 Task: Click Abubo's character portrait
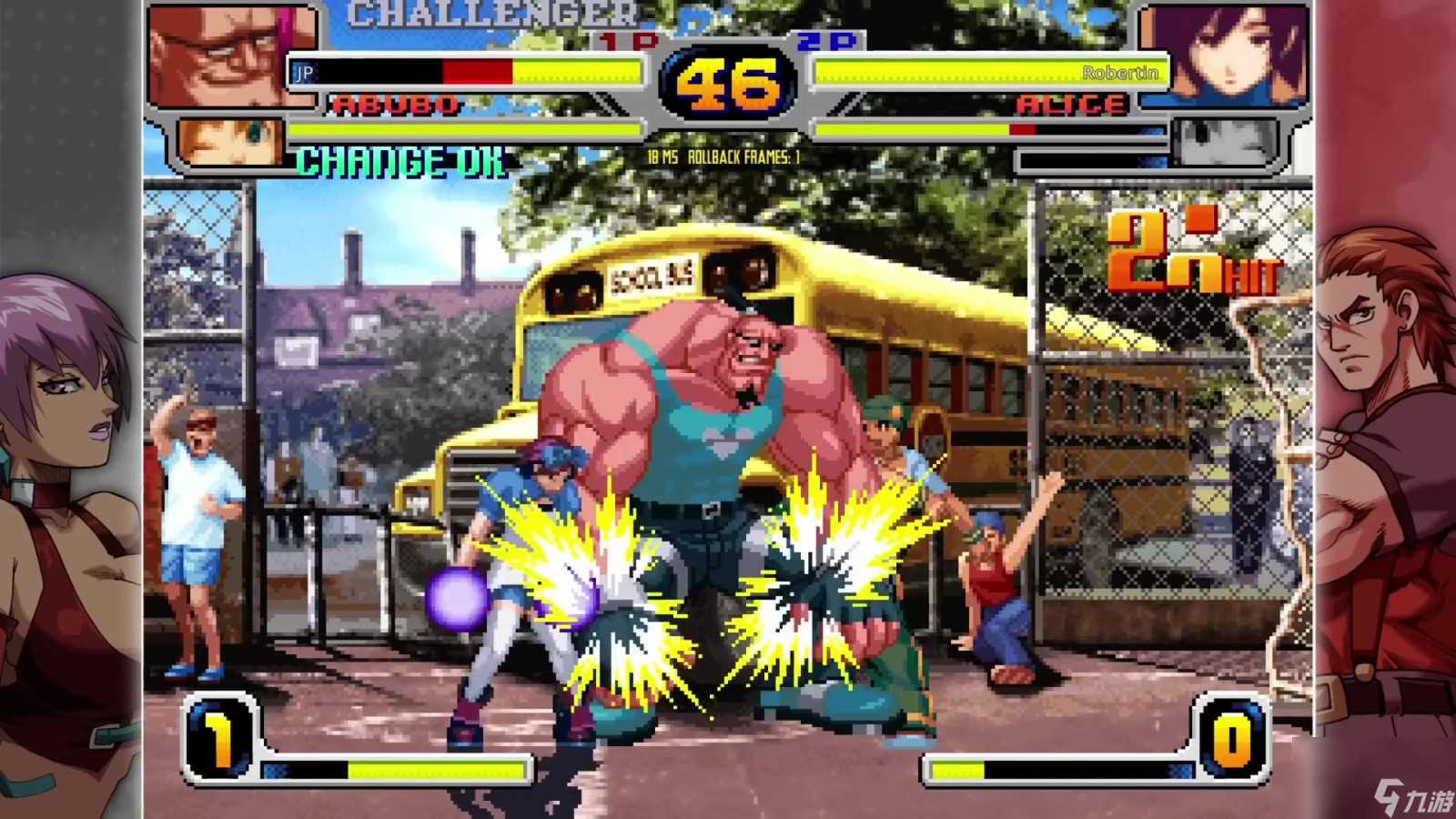[x=232, y=55]
